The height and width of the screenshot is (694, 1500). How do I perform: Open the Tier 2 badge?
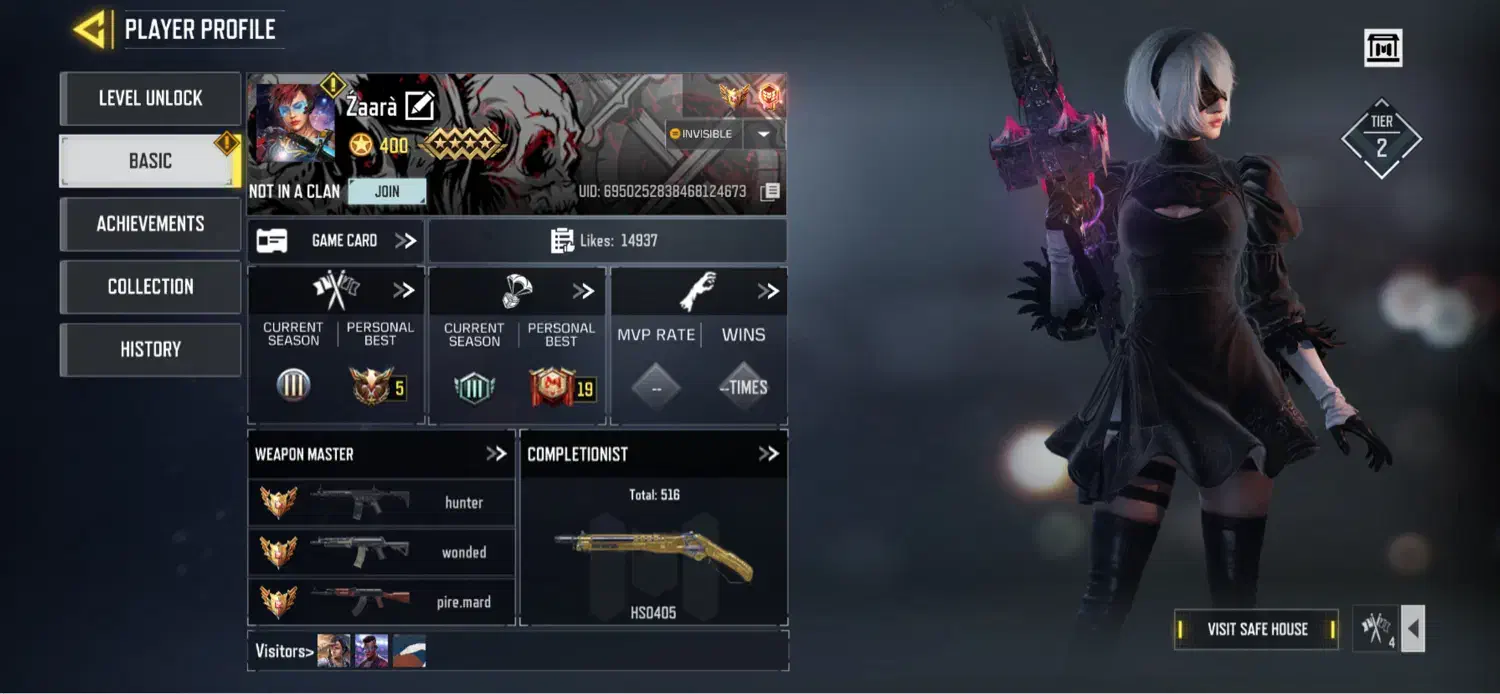coord(1381,138)
